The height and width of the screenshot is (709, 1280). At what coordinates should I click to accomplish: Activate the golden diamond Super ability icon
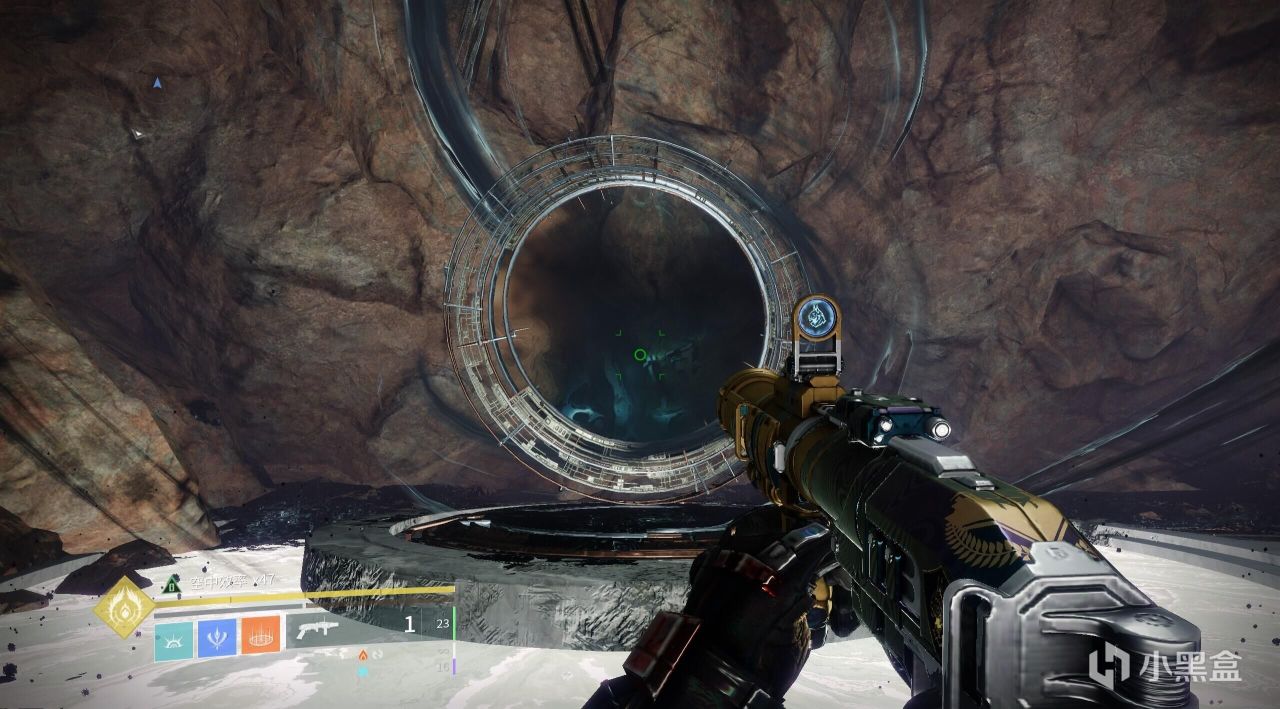click(x=124, y=607)
